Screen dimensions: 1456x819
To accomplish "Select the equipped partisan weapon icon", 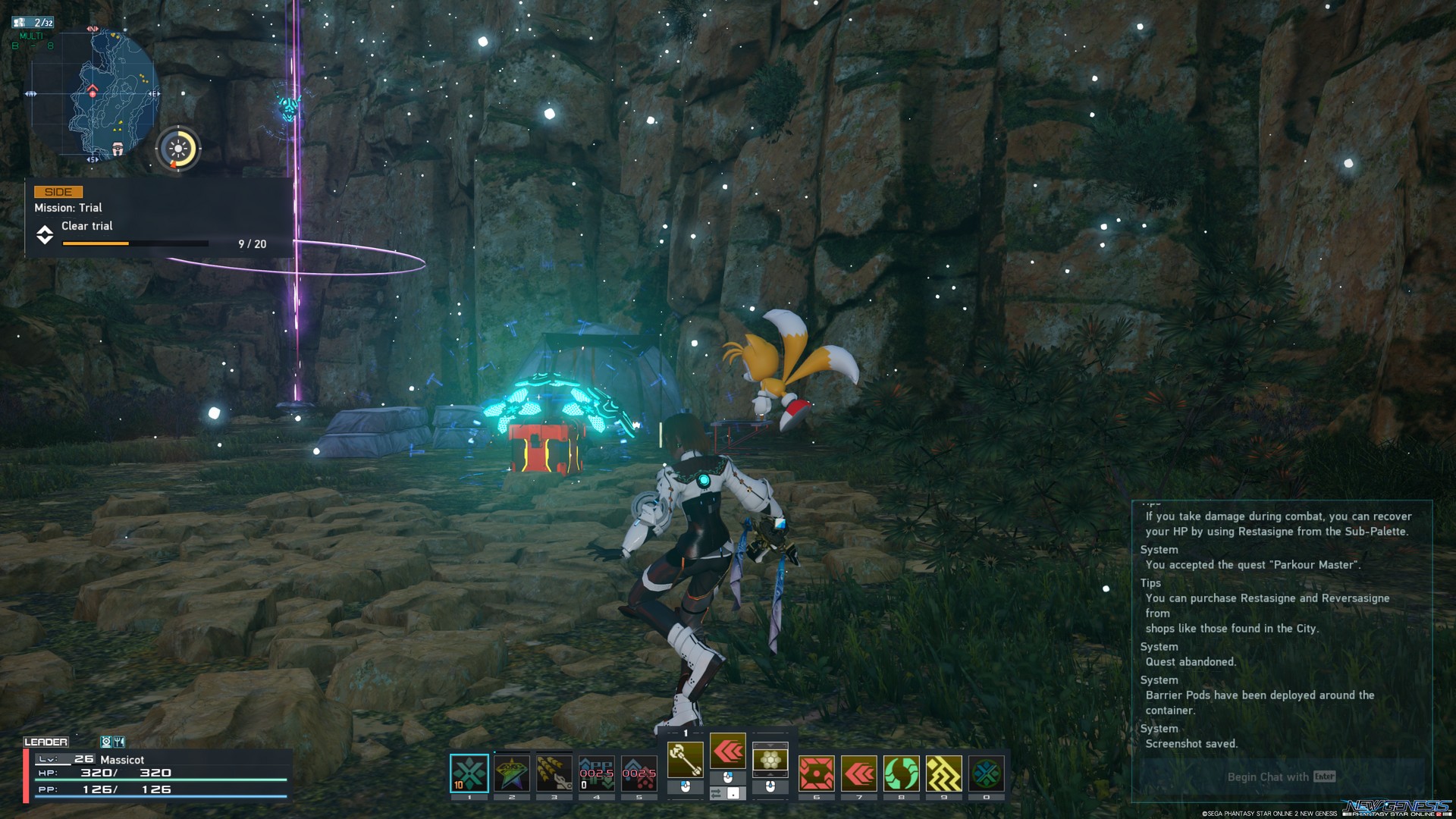I will (x=686, y=758).
